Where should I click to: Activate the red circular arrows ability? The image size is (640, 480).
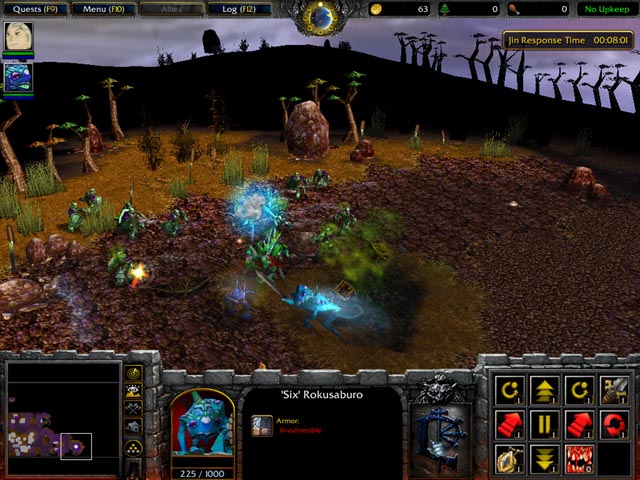(x=613, y=422)
